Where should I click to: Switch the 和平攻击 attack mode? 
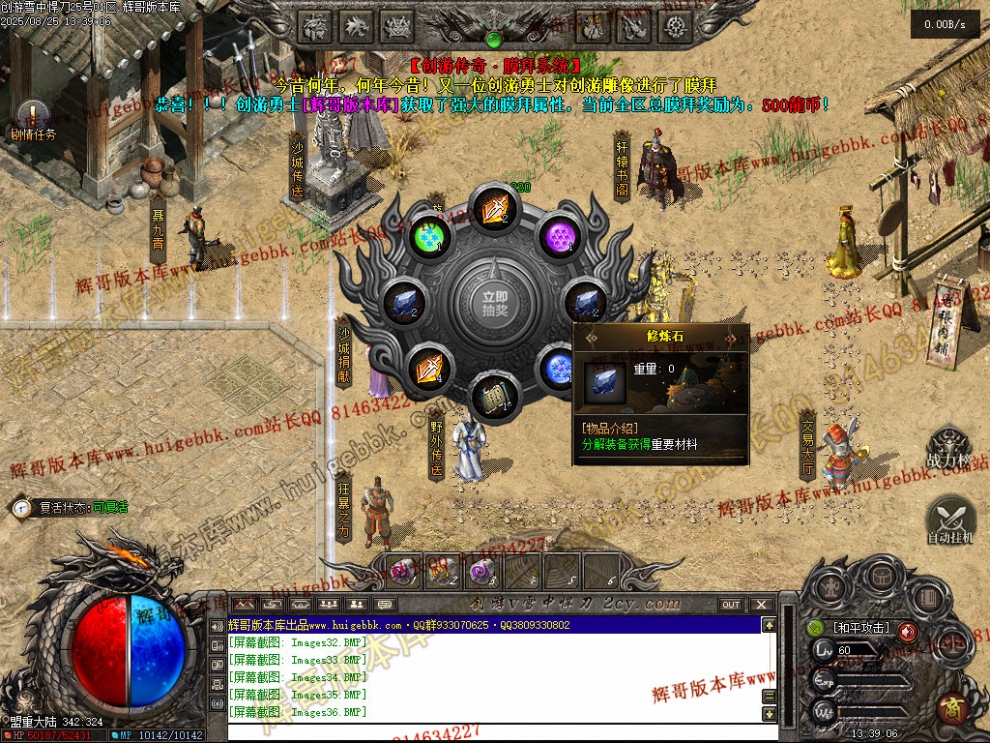[861, 628]
